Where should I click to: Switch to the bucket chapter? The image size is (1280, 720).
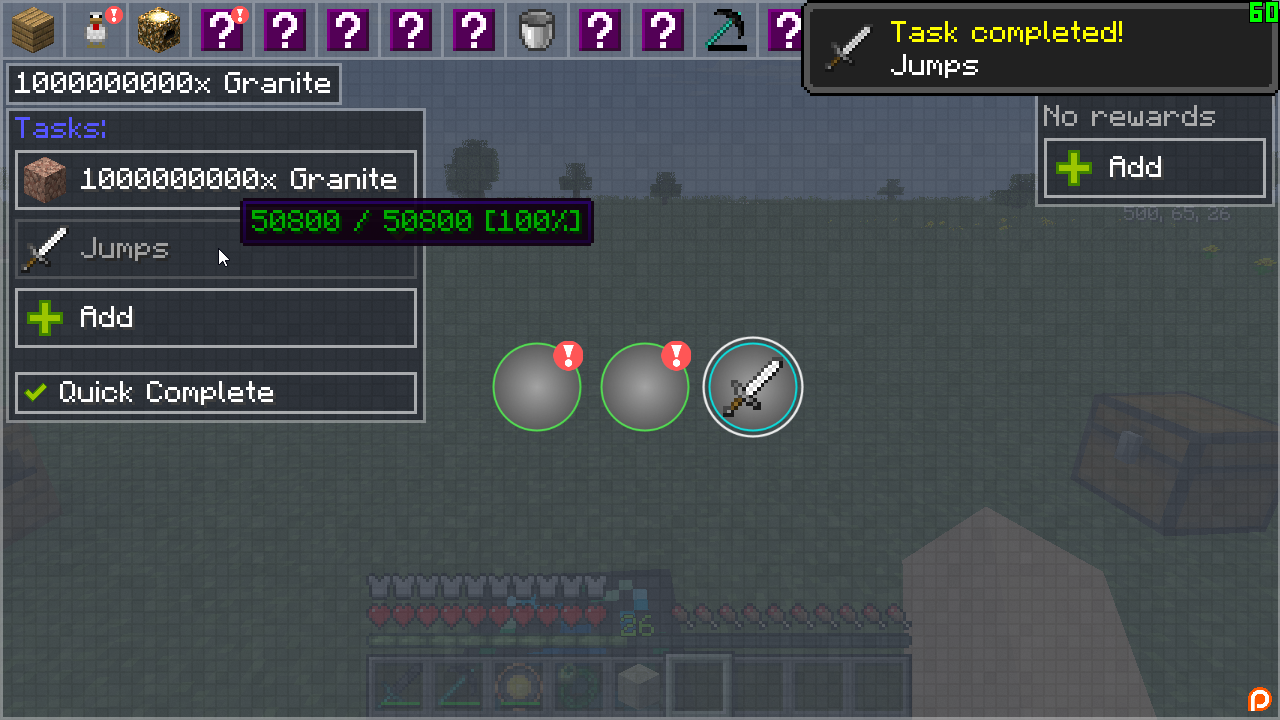537,29
